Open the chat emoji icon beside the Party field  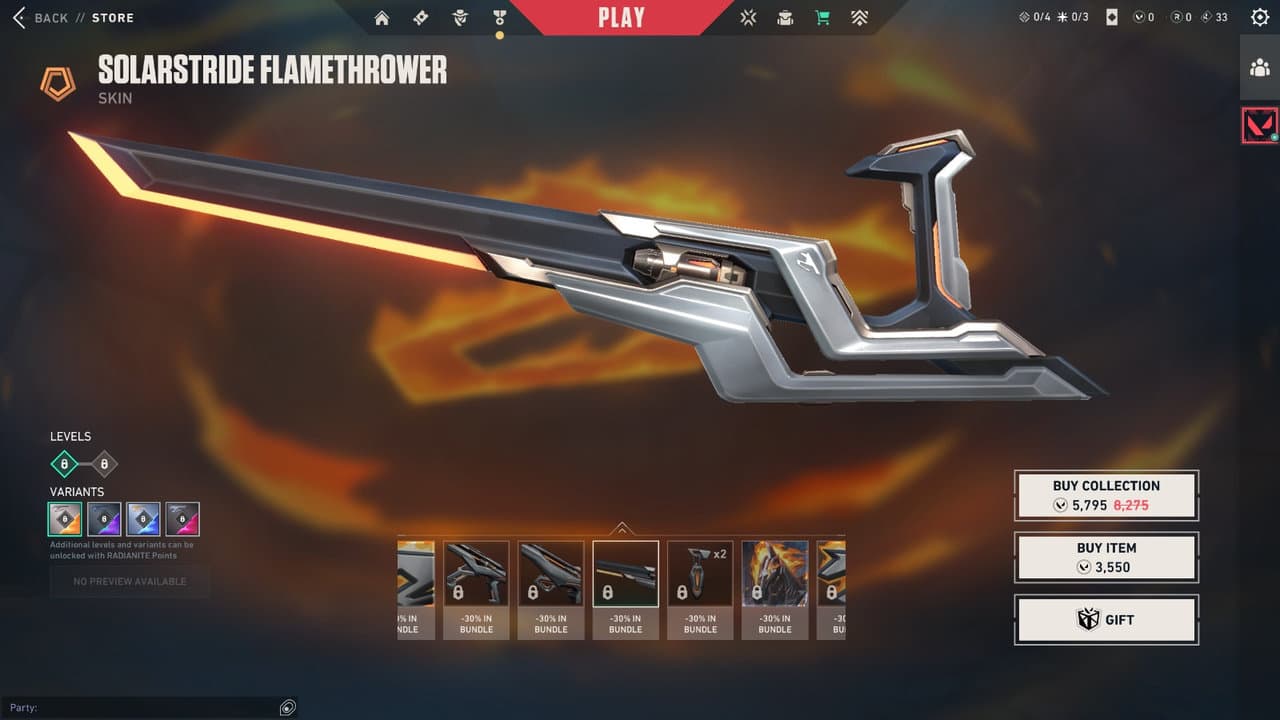click(287, 707)
